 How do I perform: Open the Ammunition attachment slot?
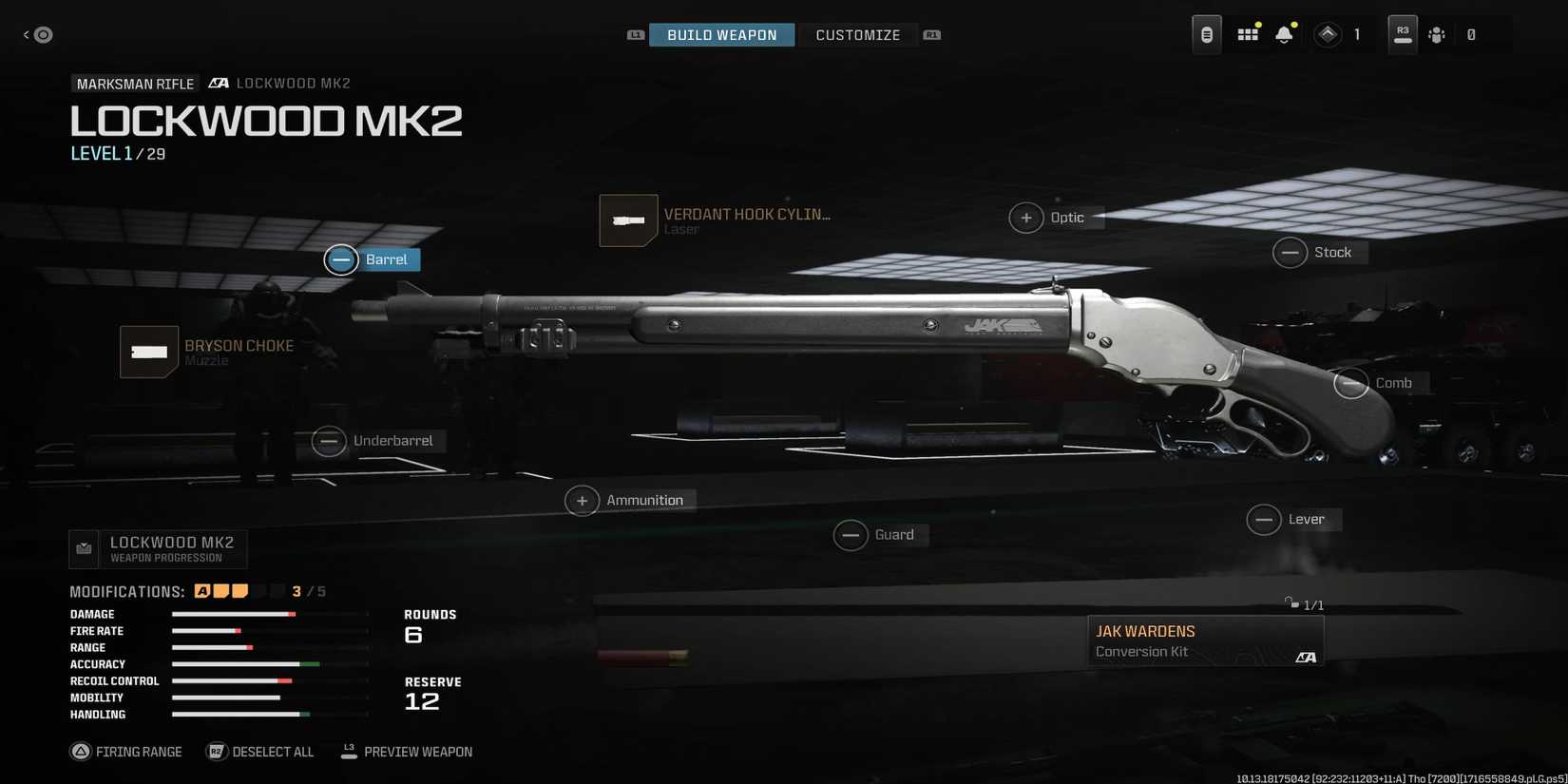point(583,500)
